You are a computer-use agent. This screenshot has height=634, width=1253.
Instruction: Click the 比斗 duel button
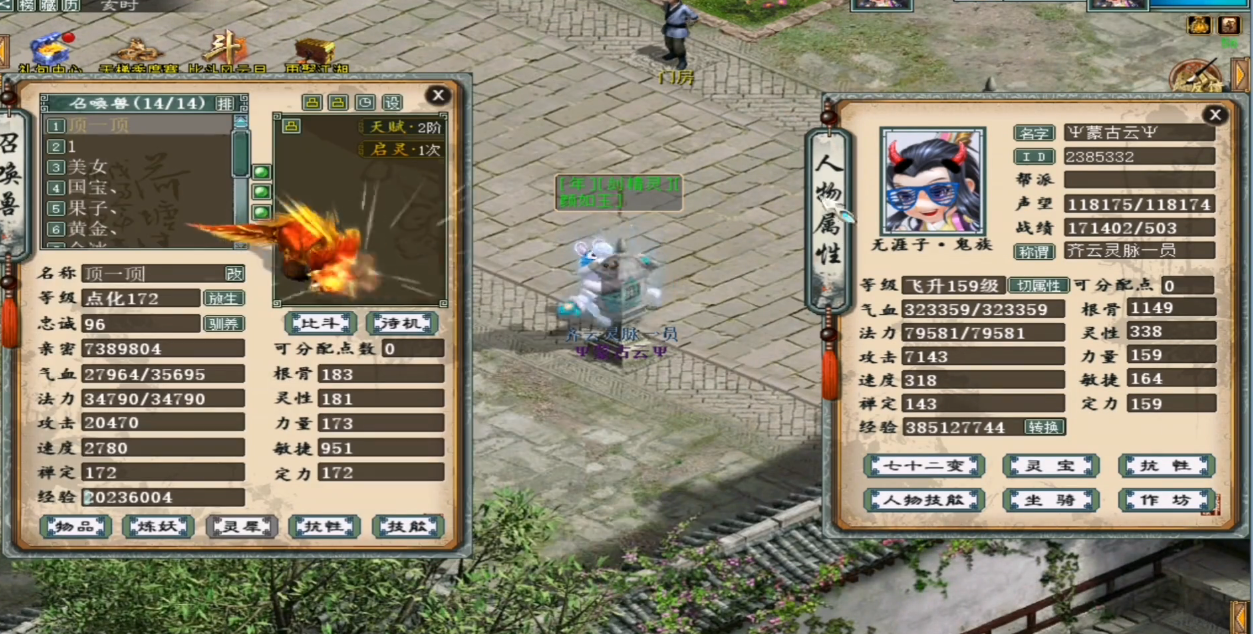pos(320,323)
